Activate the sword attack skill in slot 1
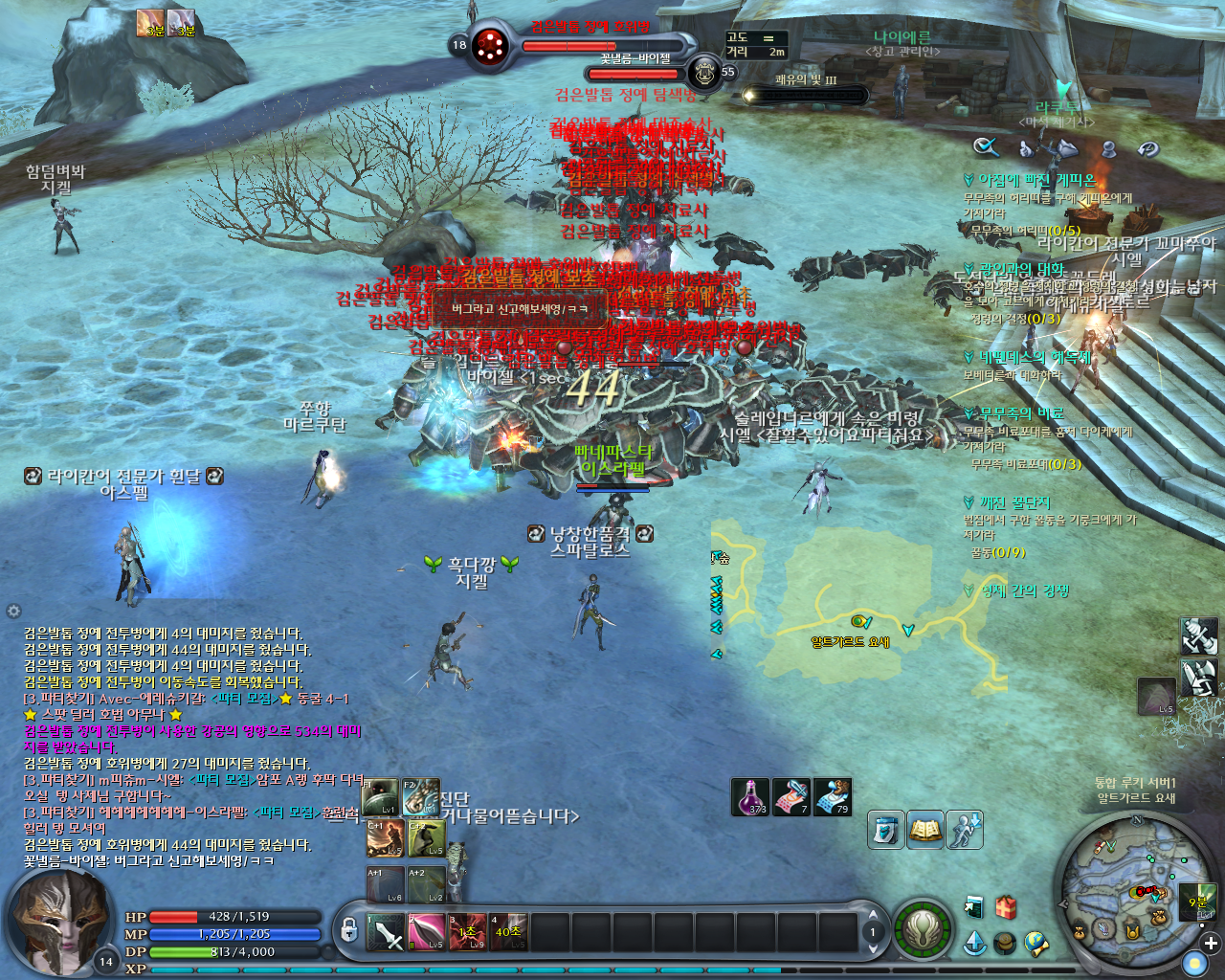This screenshot has width=1225, height=980. click(x=387, y=932)
